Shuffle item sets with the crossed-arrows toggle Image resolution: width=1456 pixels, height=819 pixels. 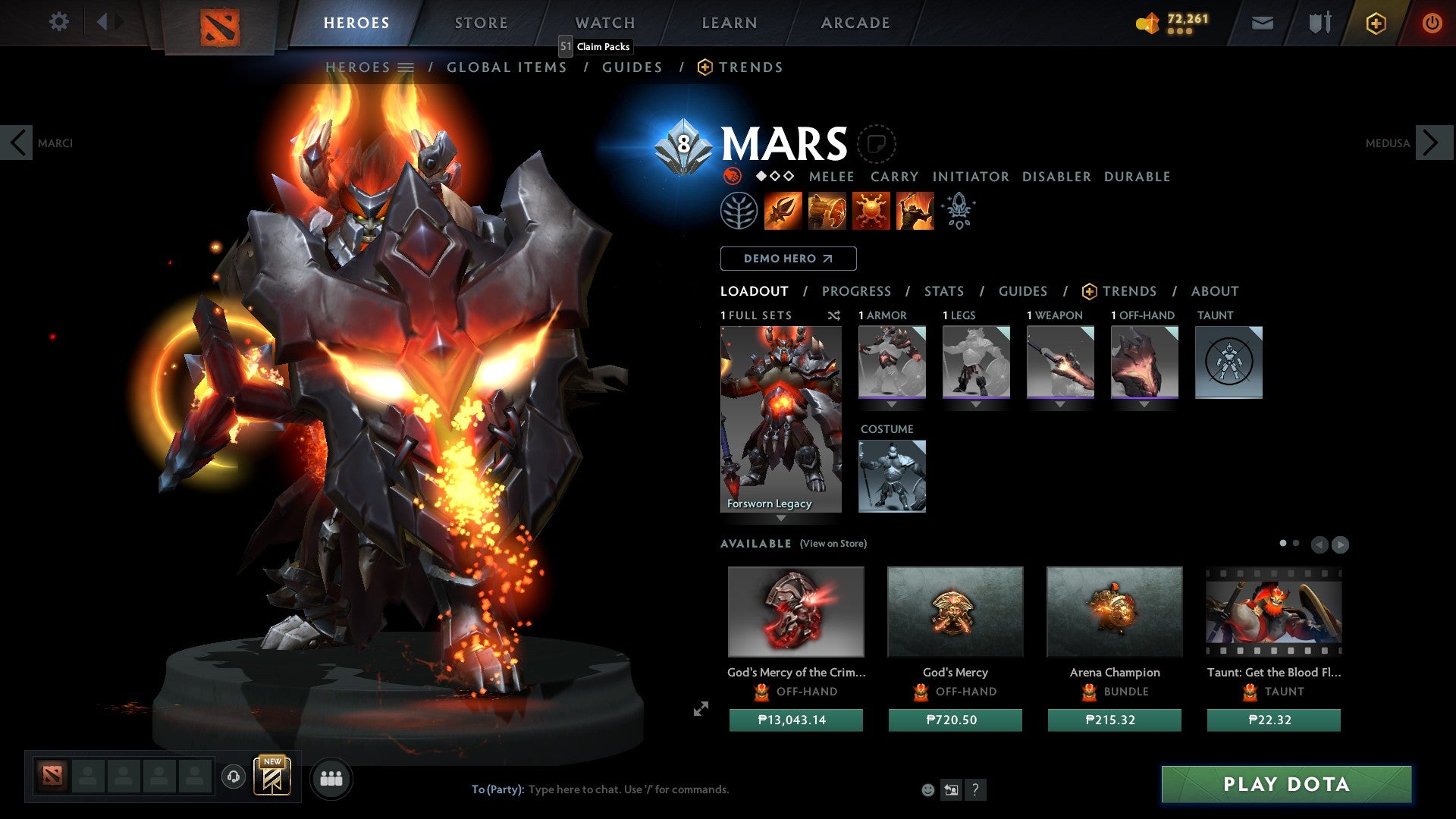834,315
